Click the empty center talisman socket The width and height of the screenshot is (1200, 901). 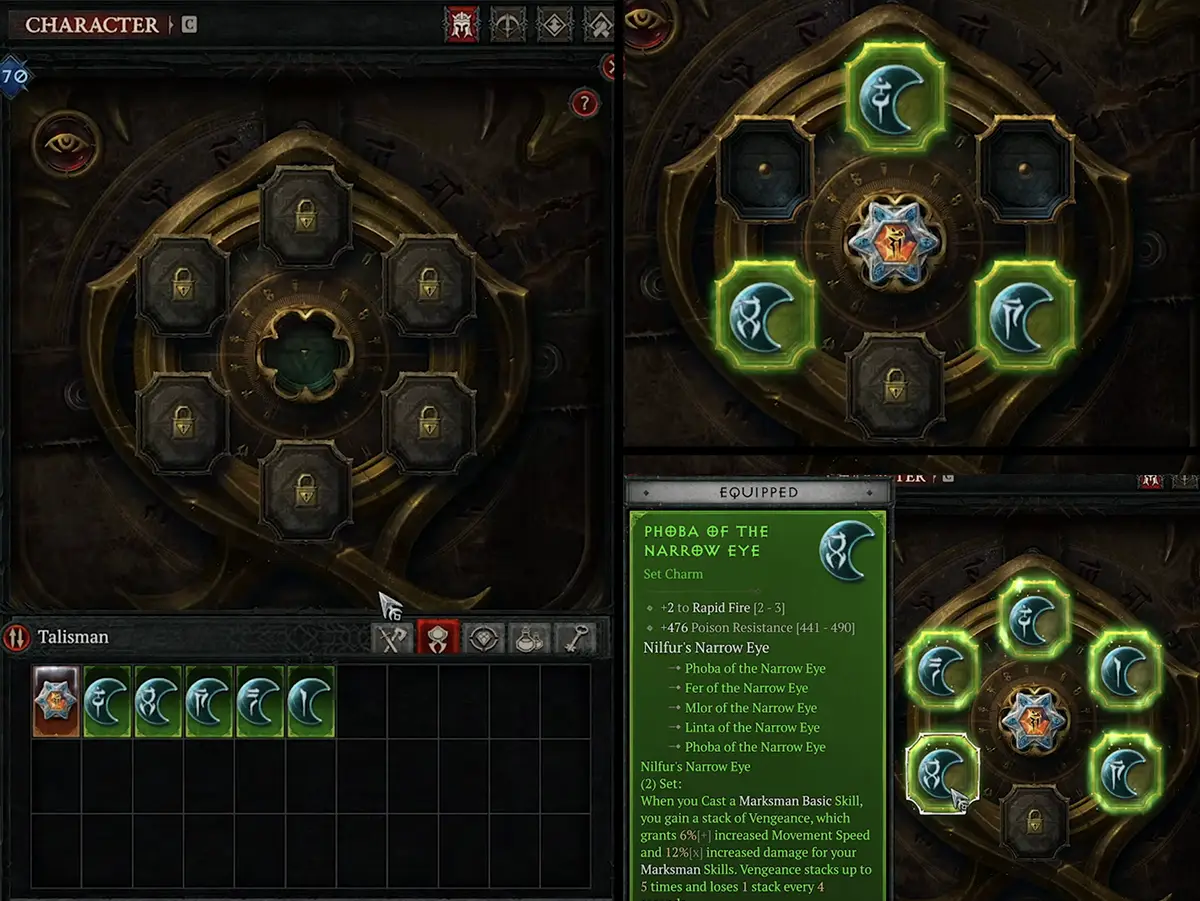(305, 354)
